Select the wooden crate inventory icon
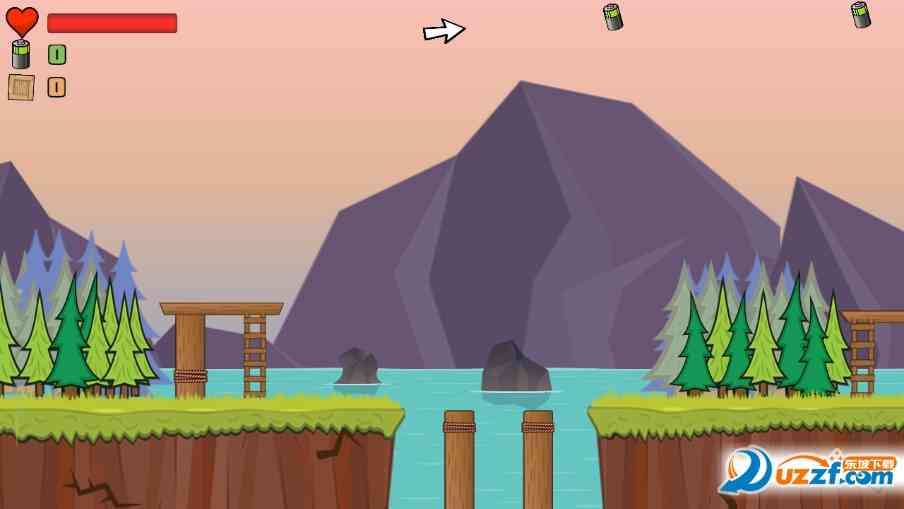This screenshot has width=904, height=509. click(x=21, y=87)
